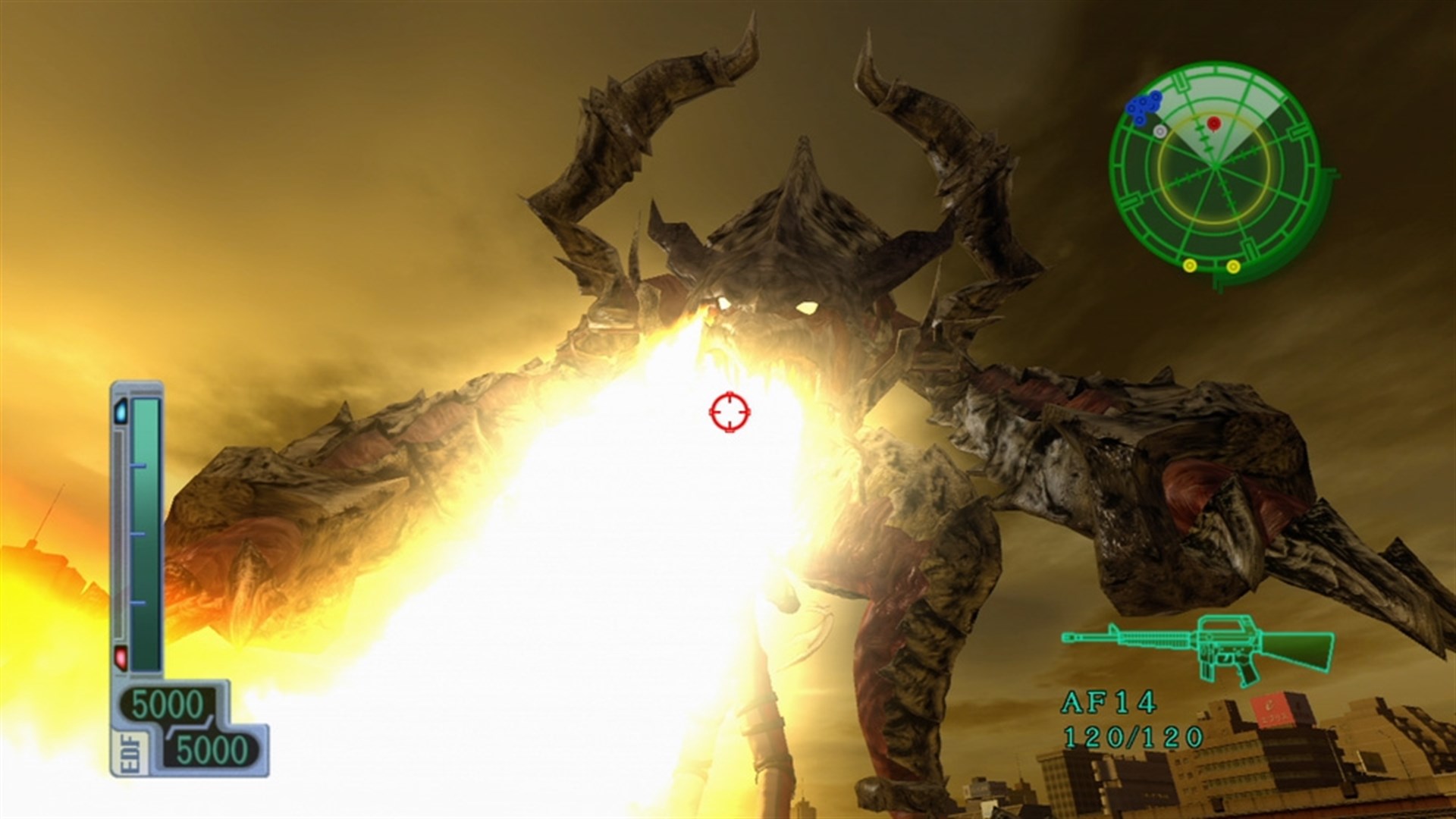Click the red enemy blip on the radar
Viewport: 1456px width, 819px height.
coord(1214,123)
